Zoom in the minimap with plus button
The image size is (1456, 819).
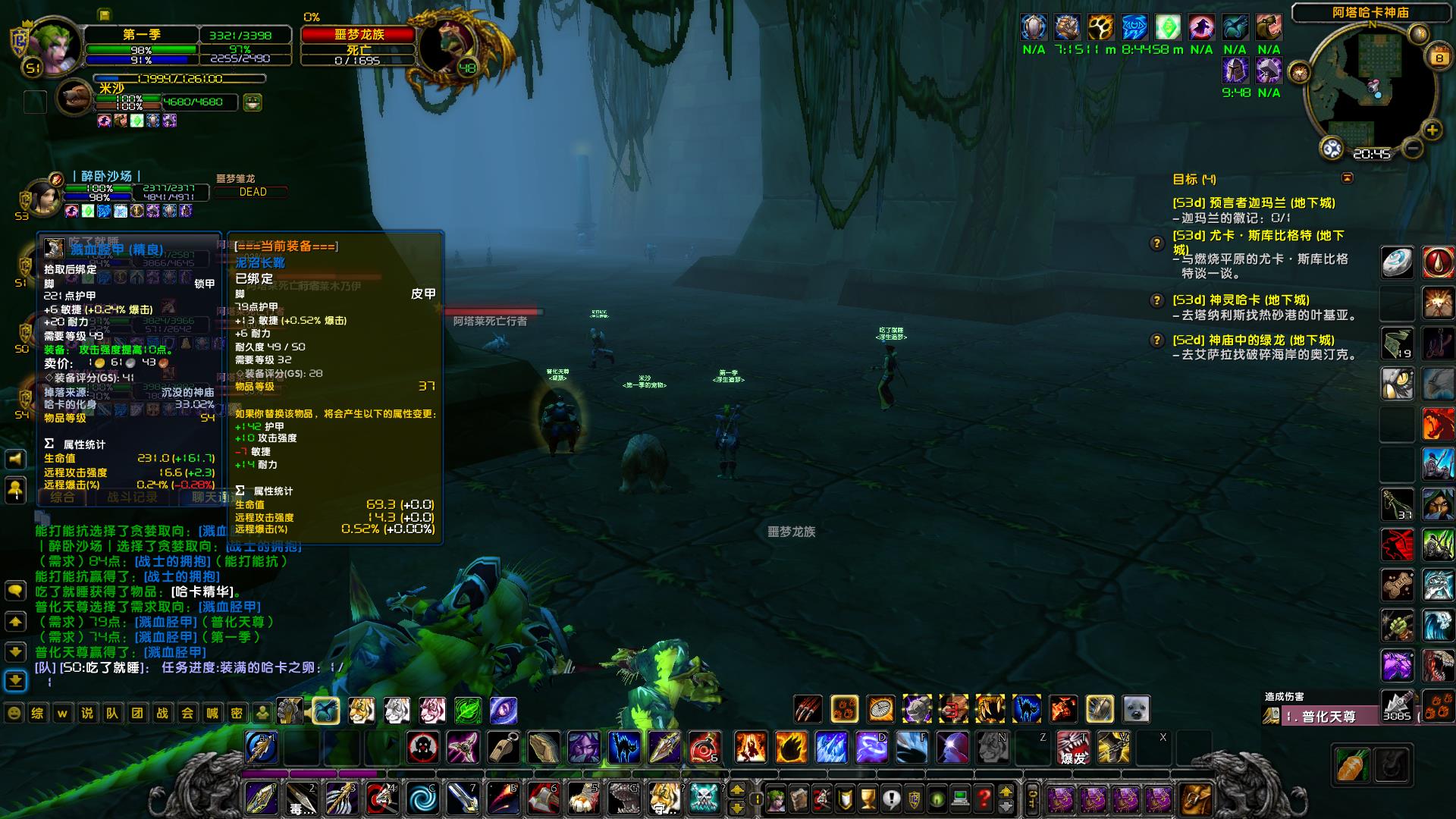1432,130
